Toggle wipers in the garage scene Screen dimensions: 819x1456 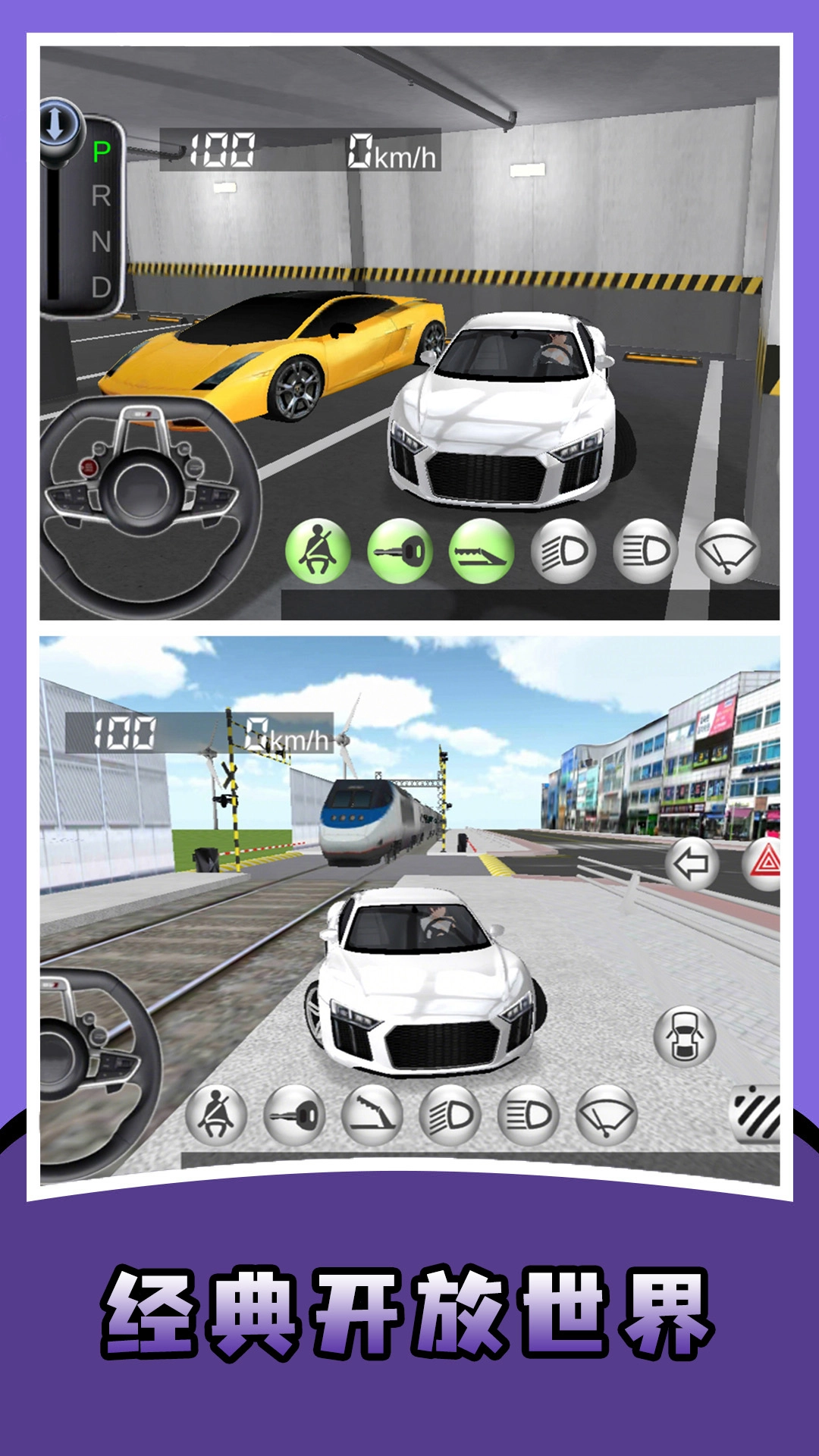pyautogui.click(x=726, y=551)
